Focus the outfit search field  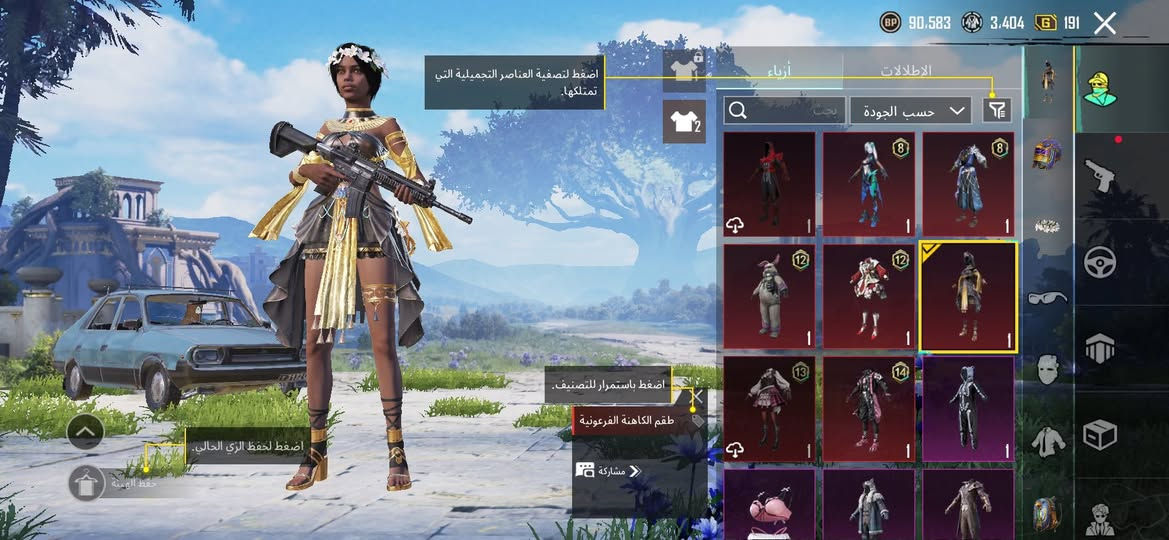785,111
